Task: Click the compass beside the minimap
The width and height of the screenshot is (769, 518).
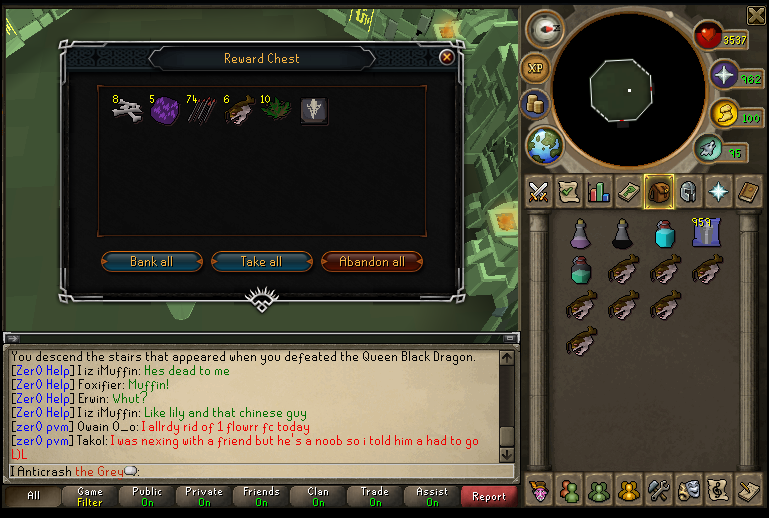Action: tap(545, 29)
